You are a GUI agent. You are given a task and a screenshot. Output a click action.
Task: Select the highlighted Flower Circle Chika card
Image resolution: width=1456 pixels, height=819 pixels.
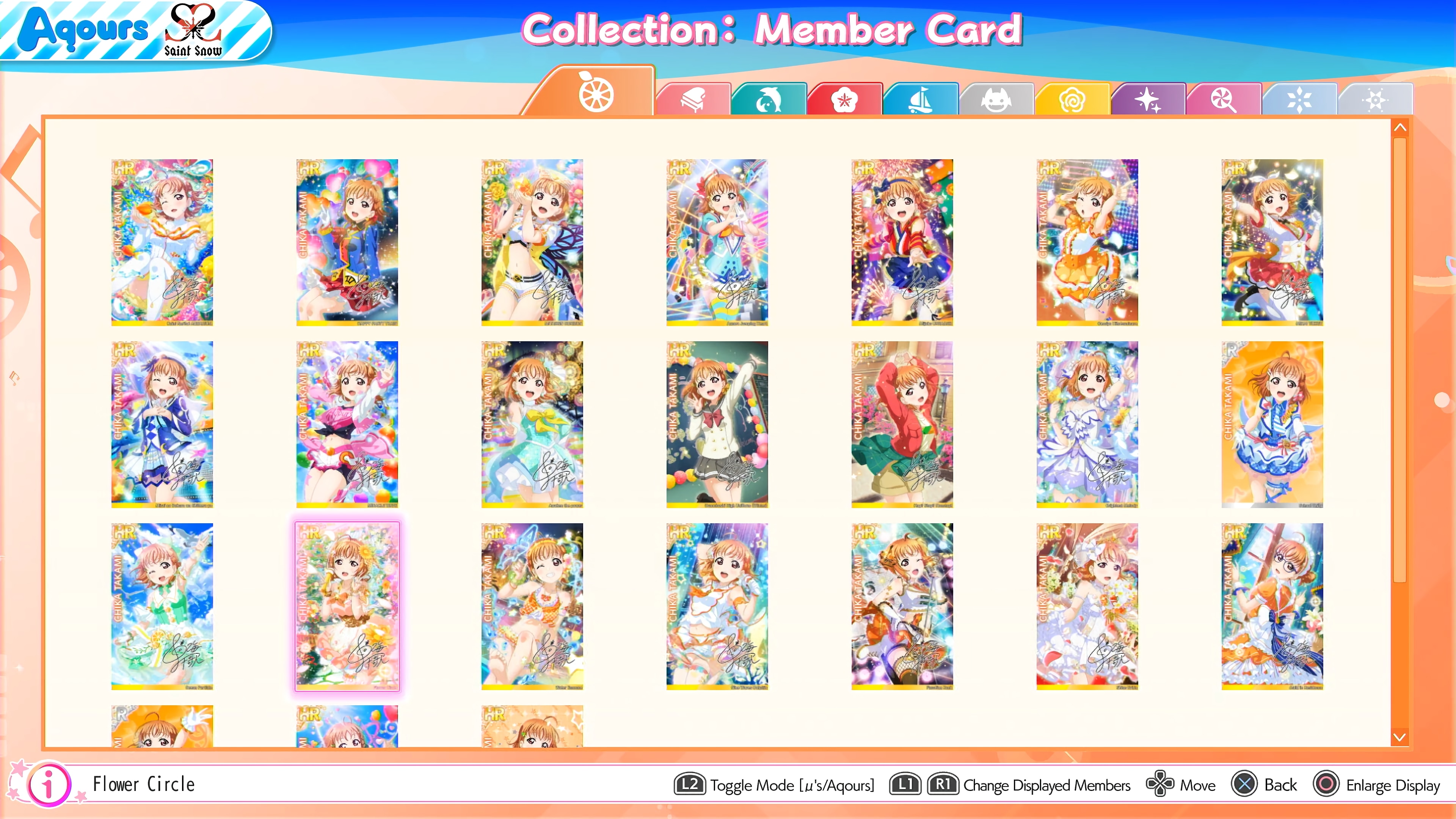(x=347, y=607)
